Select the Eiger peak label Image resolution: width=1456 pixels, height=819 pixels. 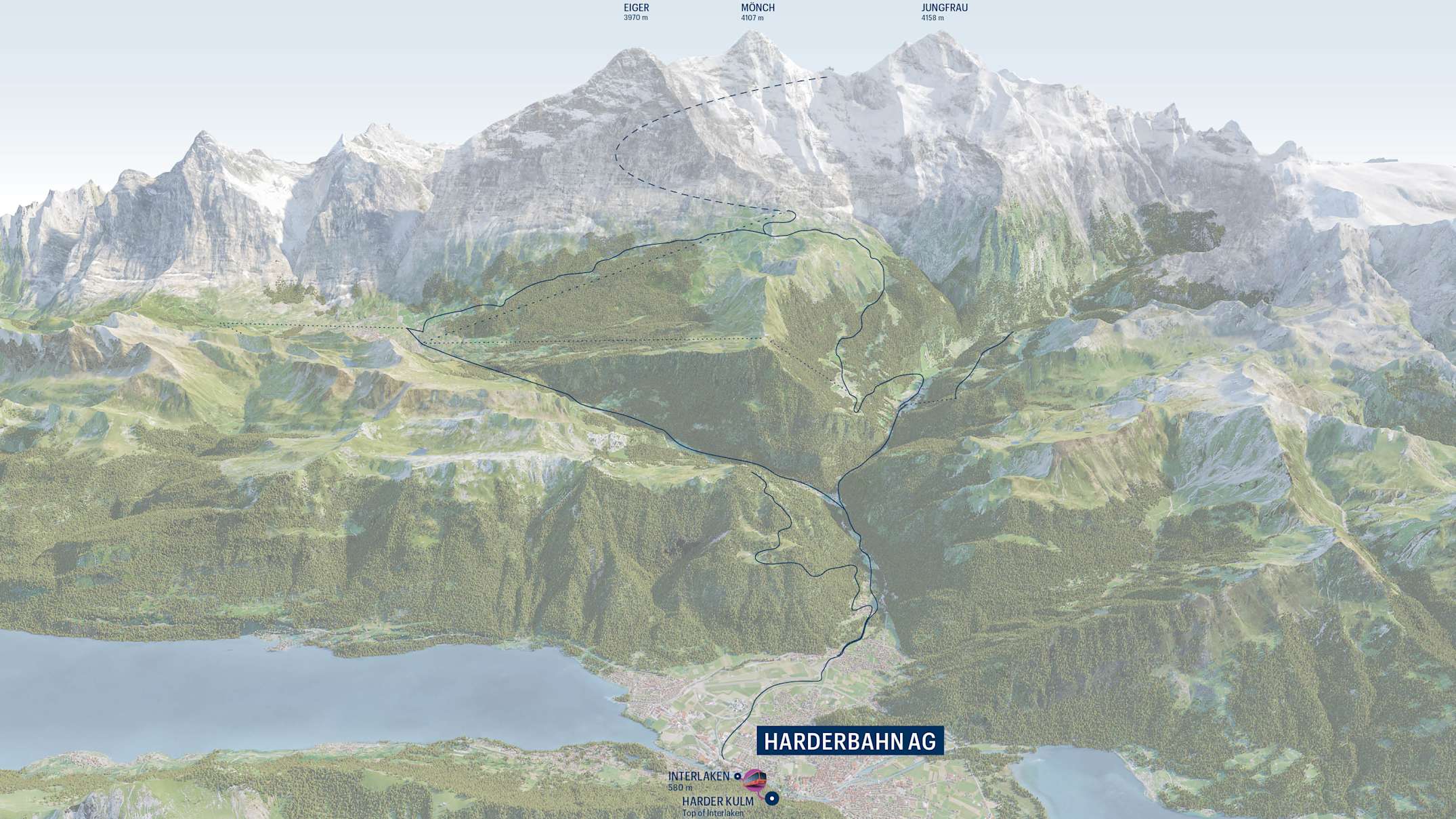(x=636, y=8)
